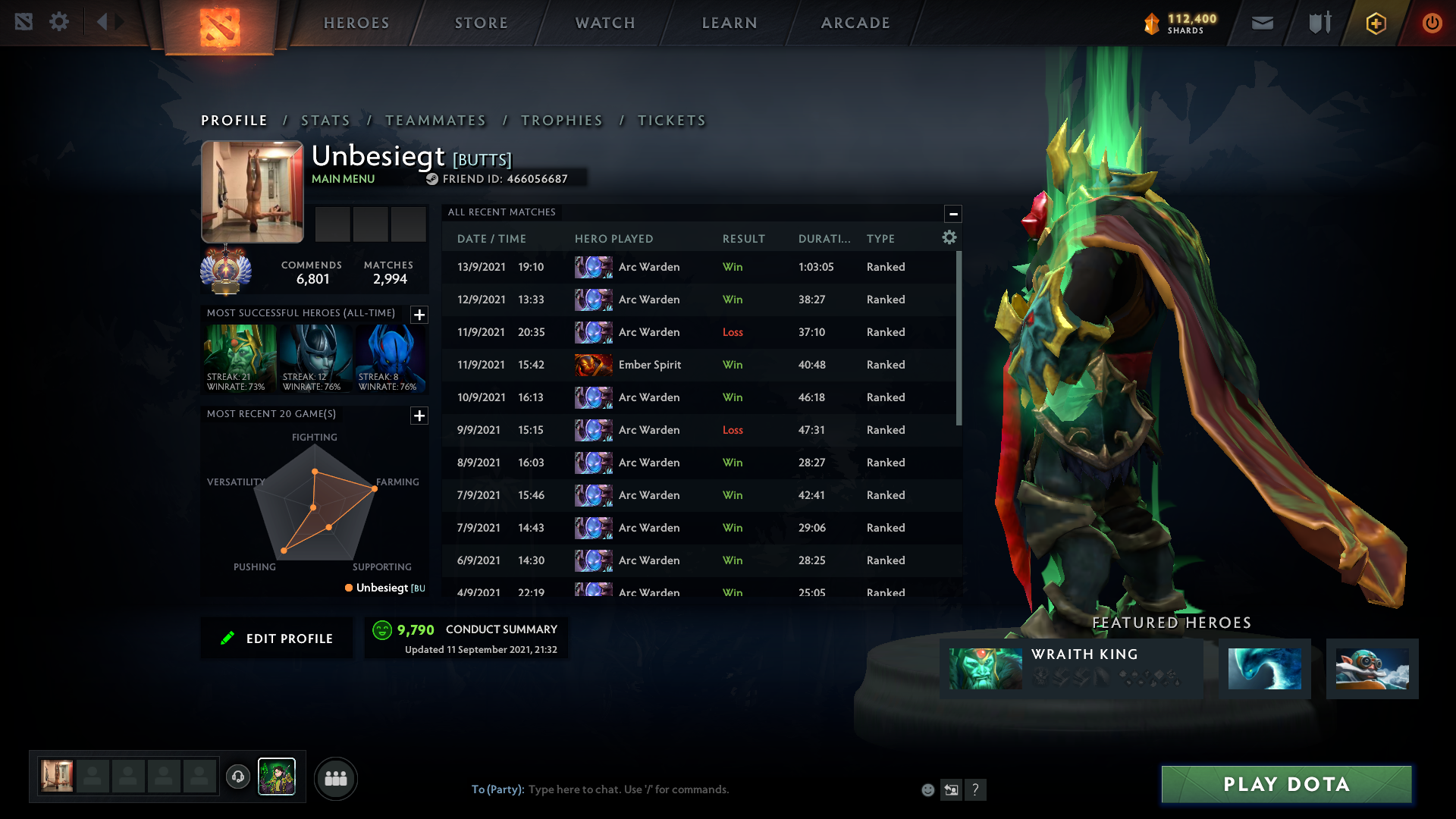The image size is (1456, 819).
Task: Switch to the Teammates tab
Action: 435,121
